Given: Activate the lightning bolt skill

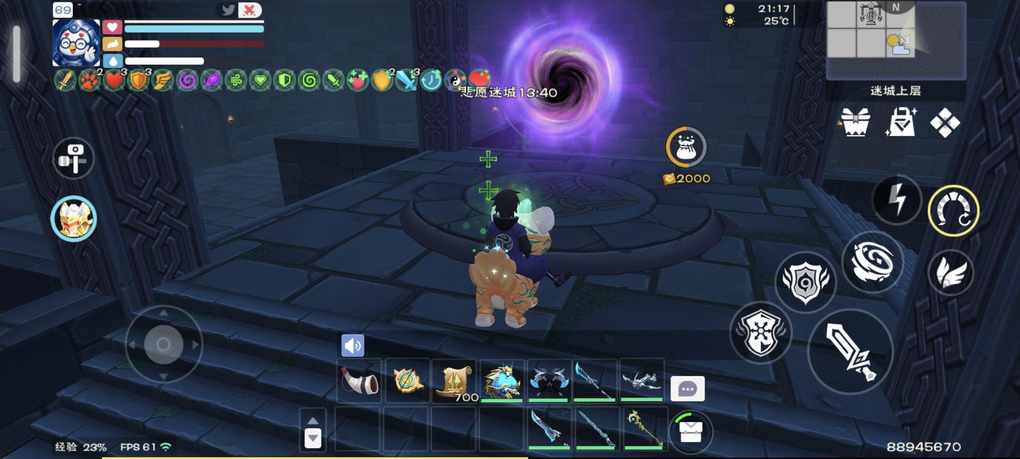Looking at the screenshot, I should point(897,199).
